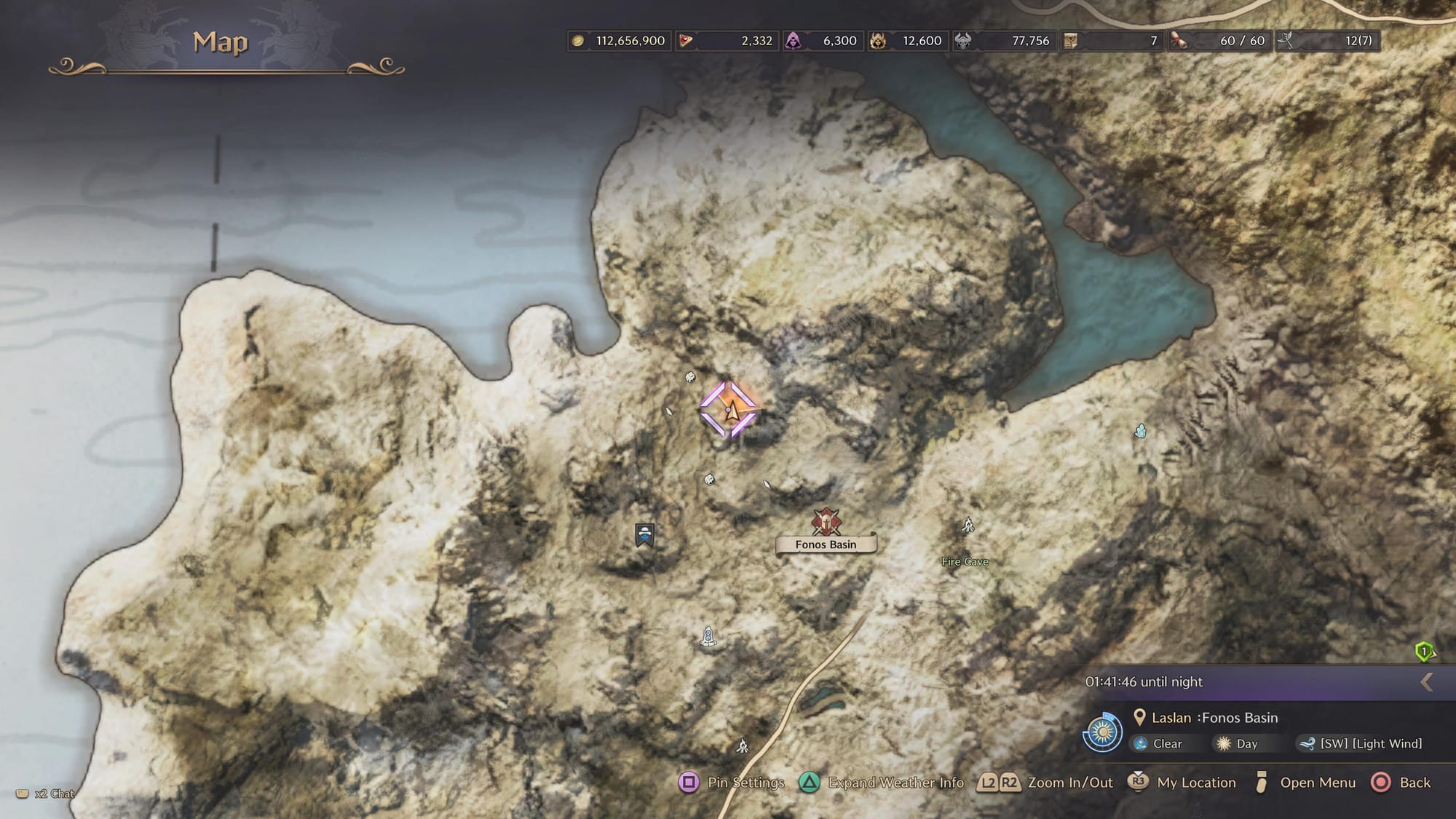
Task: Select the blue banner map marker
Action: pyautogui.click(x=644, y=535)
